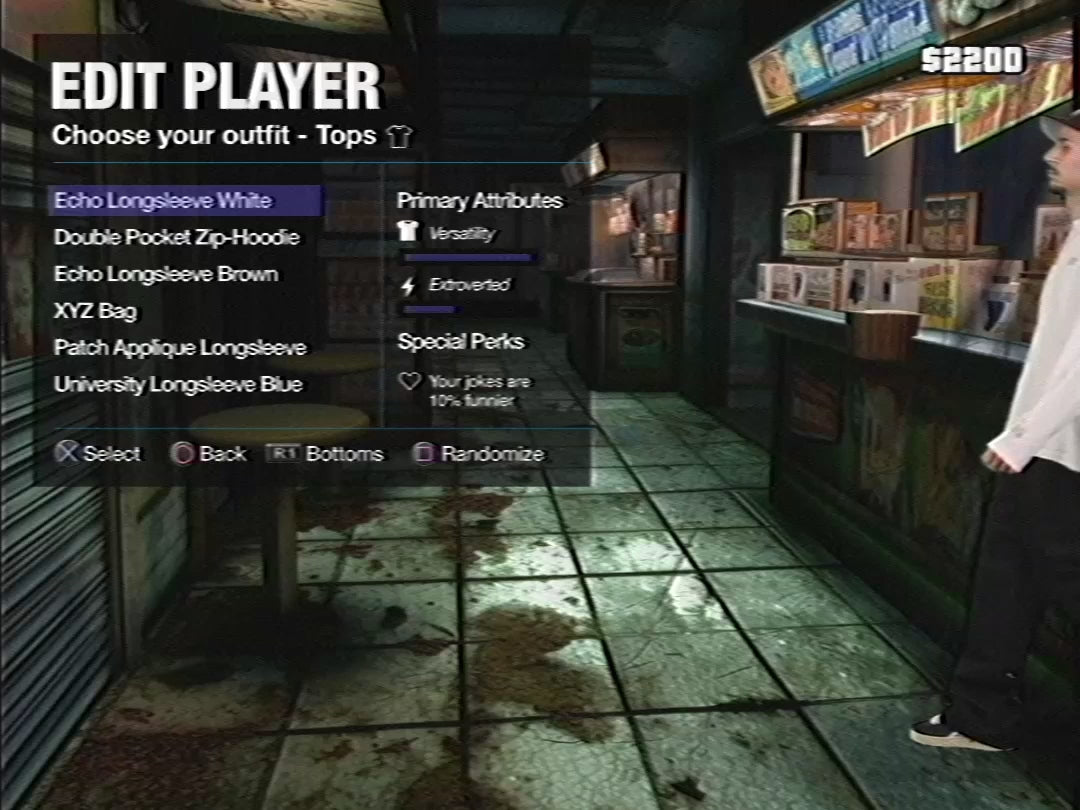Choose the Patch Applique Longsleeve
Screen dimensions: 1080x810
(180, 348)
